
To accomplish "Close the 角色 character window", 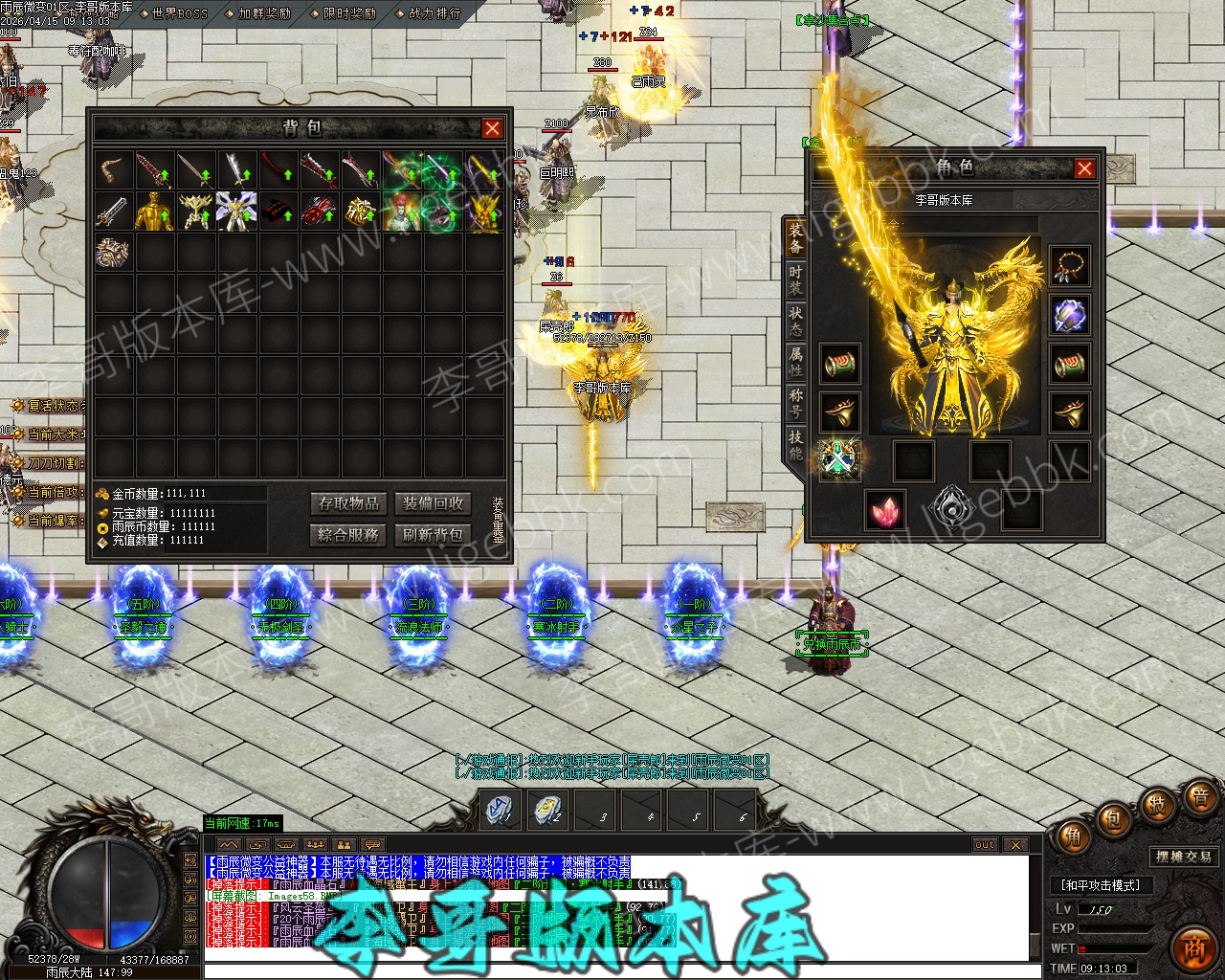I will click(x=1084, y=168).
